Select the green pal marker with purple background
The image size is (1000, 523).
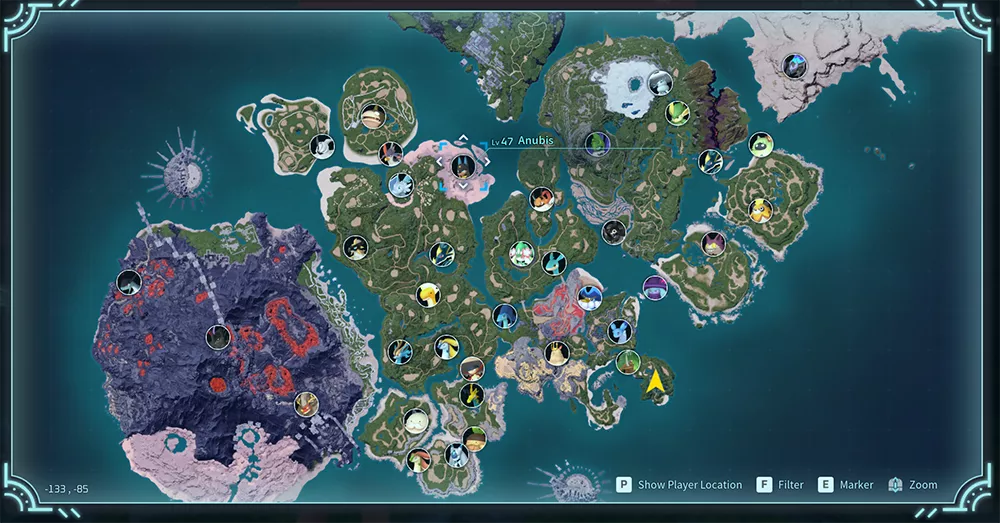tap(597, 144)
